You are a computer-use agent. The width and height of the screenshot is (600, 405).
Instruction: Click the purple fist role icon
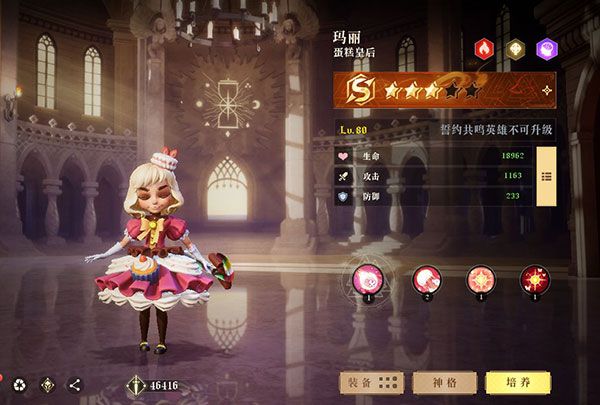(547, 48)
